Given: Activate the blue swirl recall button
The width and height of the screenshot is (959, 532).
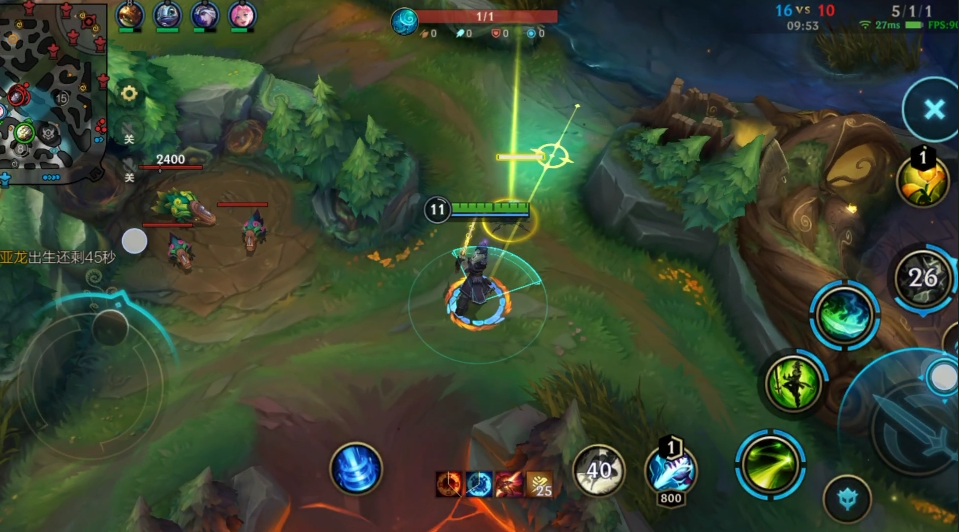Looking at the screenshot, I should coord(357,468).
